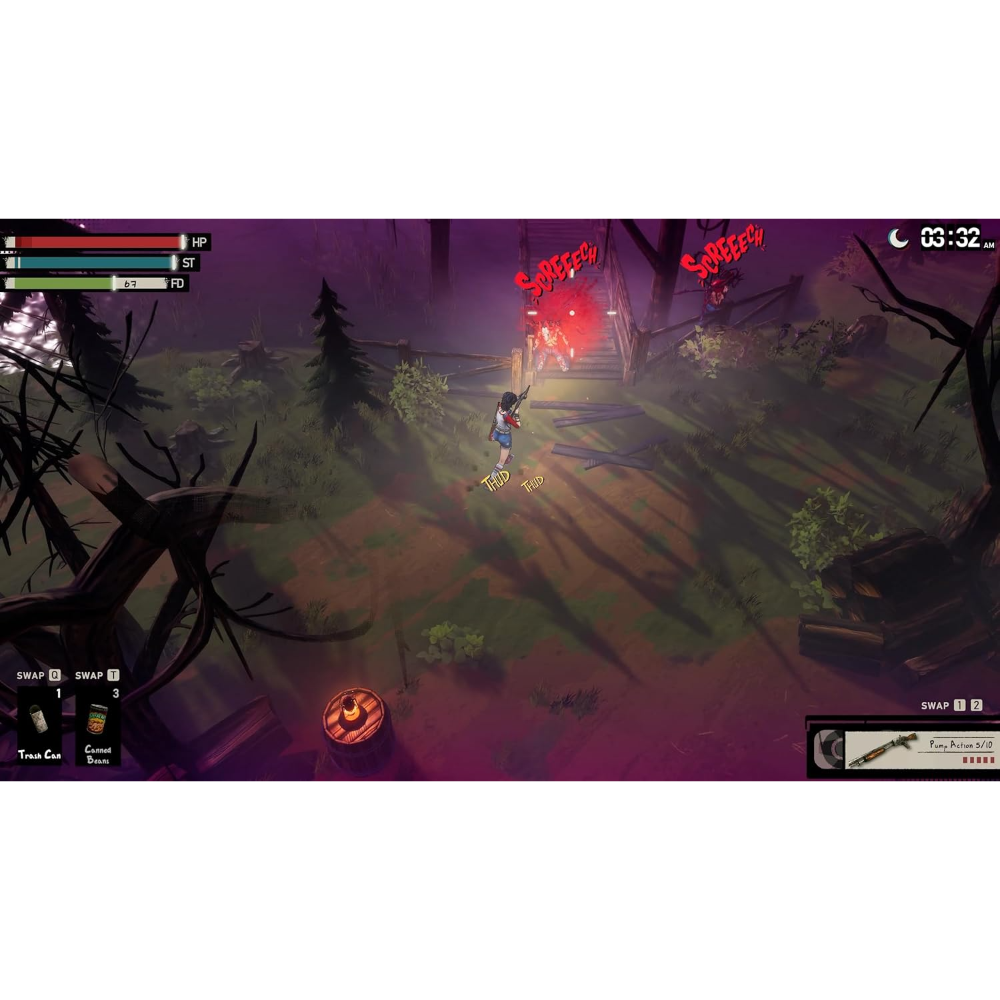Select the Trash Can item slot
Viewport: 1000px width, 1000px height.
(39, 724)
